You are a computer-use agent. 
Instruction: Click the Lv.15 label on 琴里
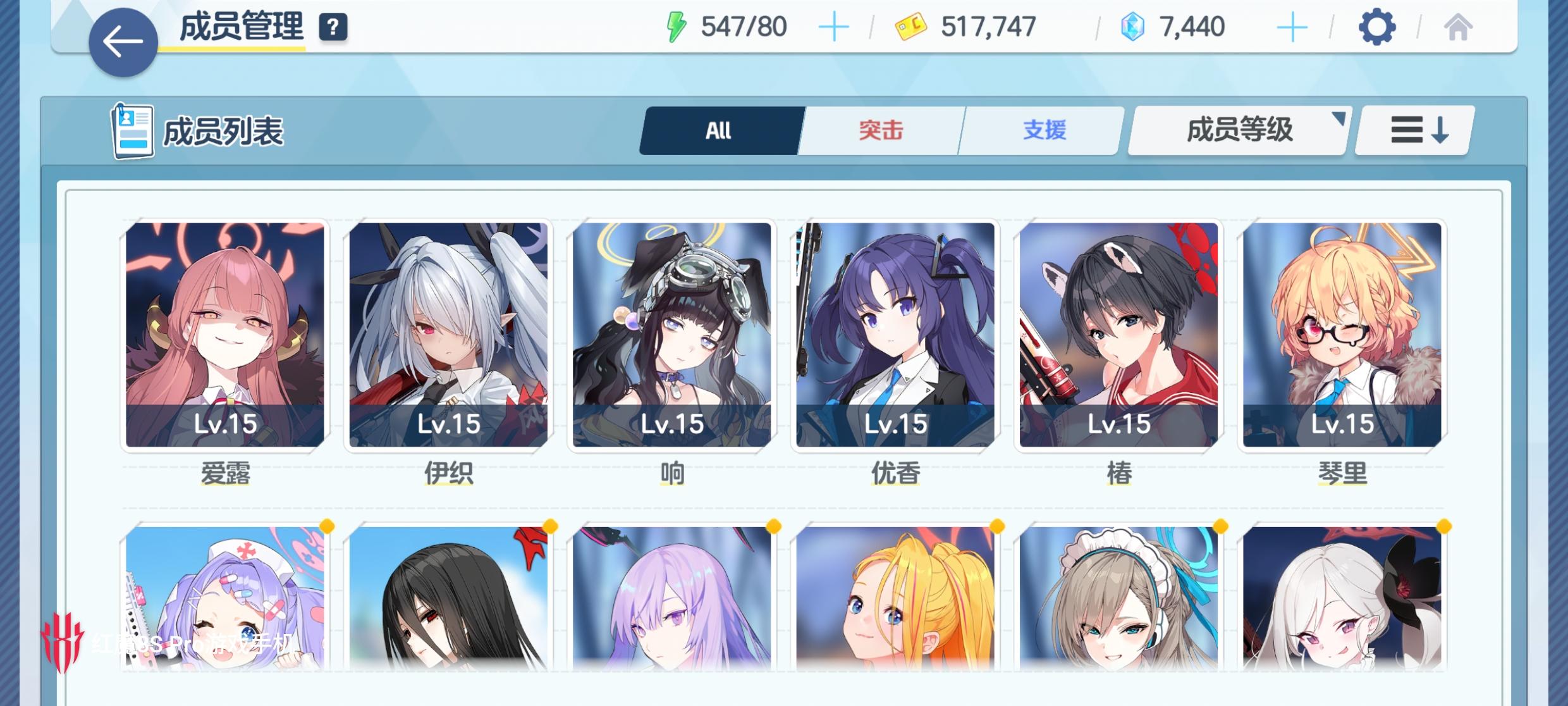[1342, 424]
